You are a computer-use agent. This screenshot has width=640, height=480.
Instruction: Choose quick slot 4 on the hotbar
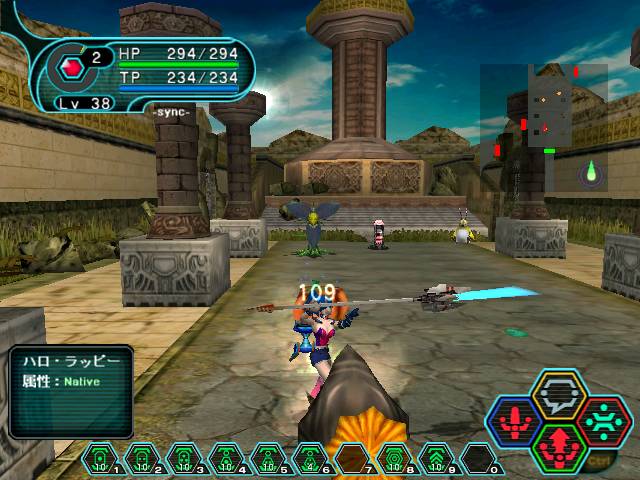pos(226,459)
